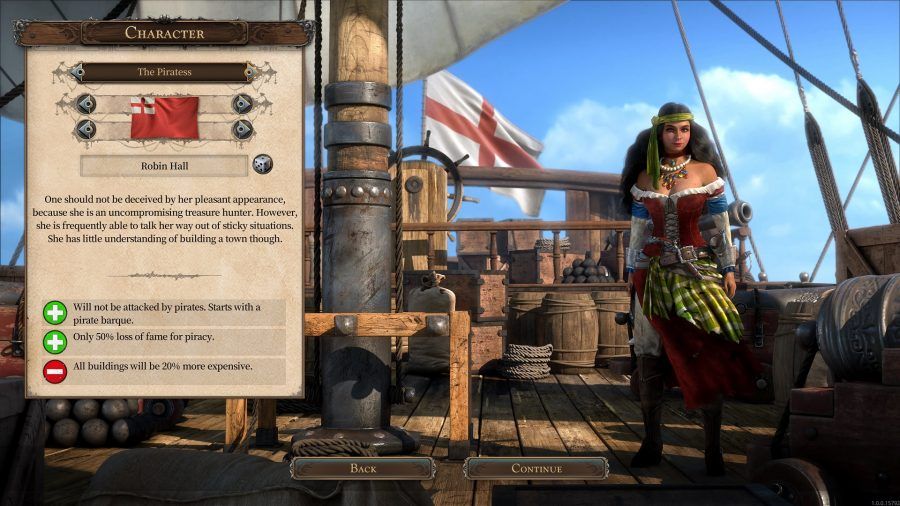
Task: Randomize the name with the dice icon
Action: [262, 164]
